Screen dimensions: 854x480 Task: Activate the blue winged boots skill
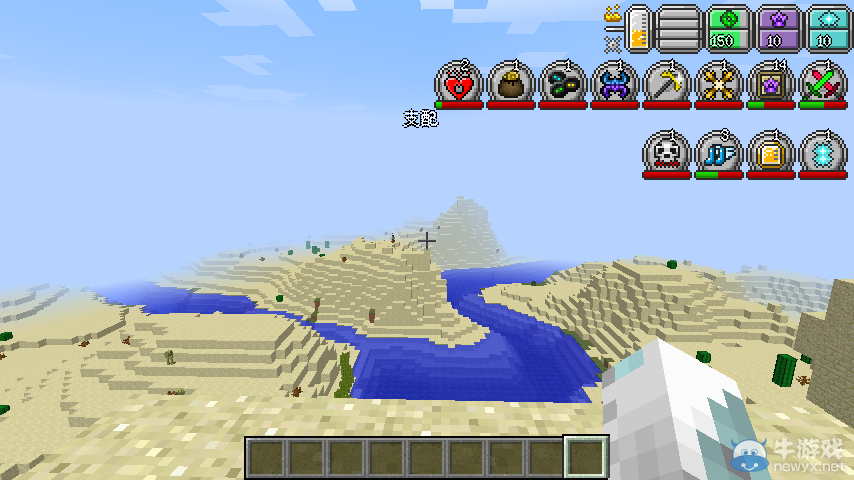pyautogui.click(x=719, y=153)
